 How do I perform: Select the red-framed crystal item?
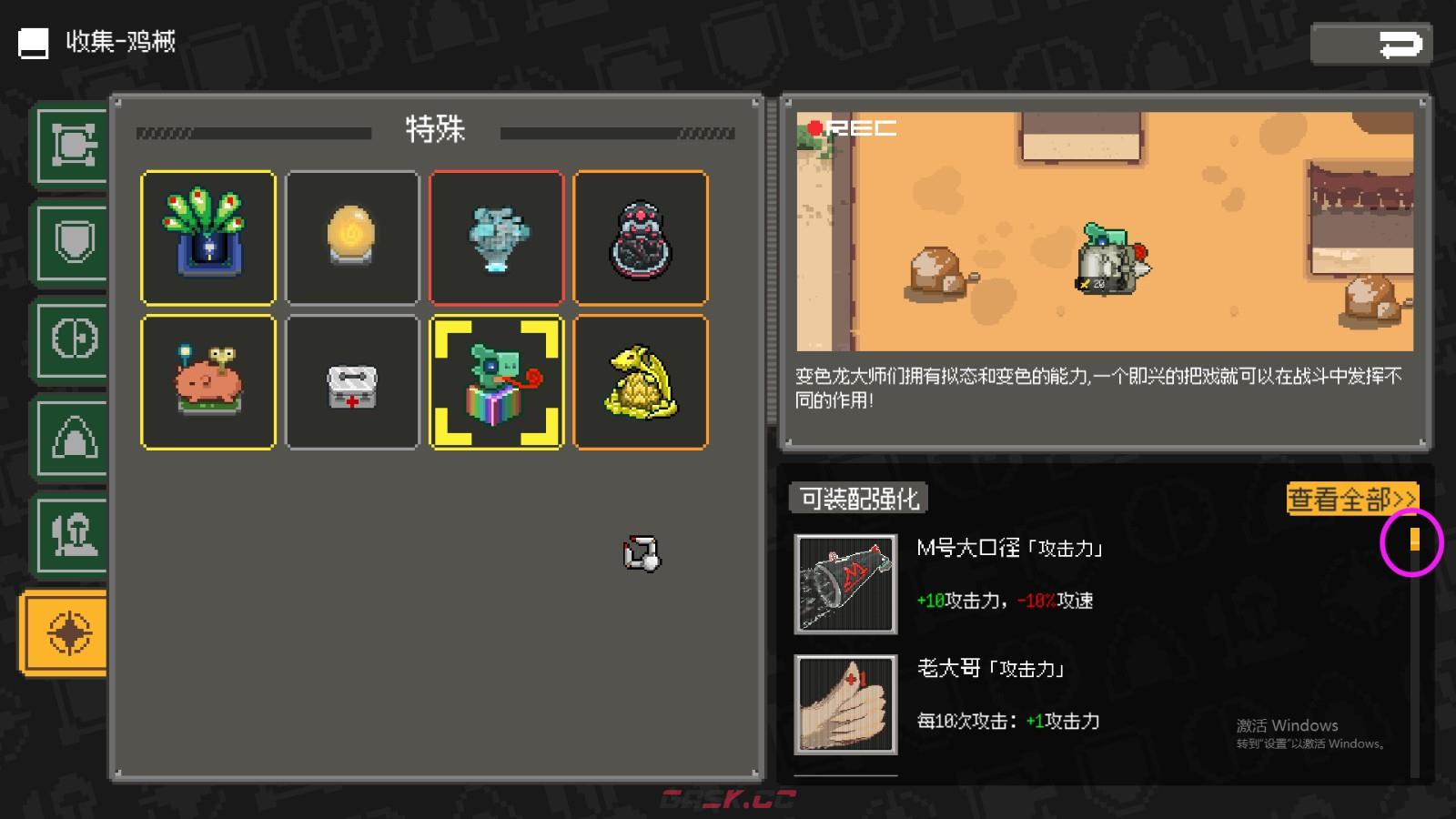[x=497, y=237]
